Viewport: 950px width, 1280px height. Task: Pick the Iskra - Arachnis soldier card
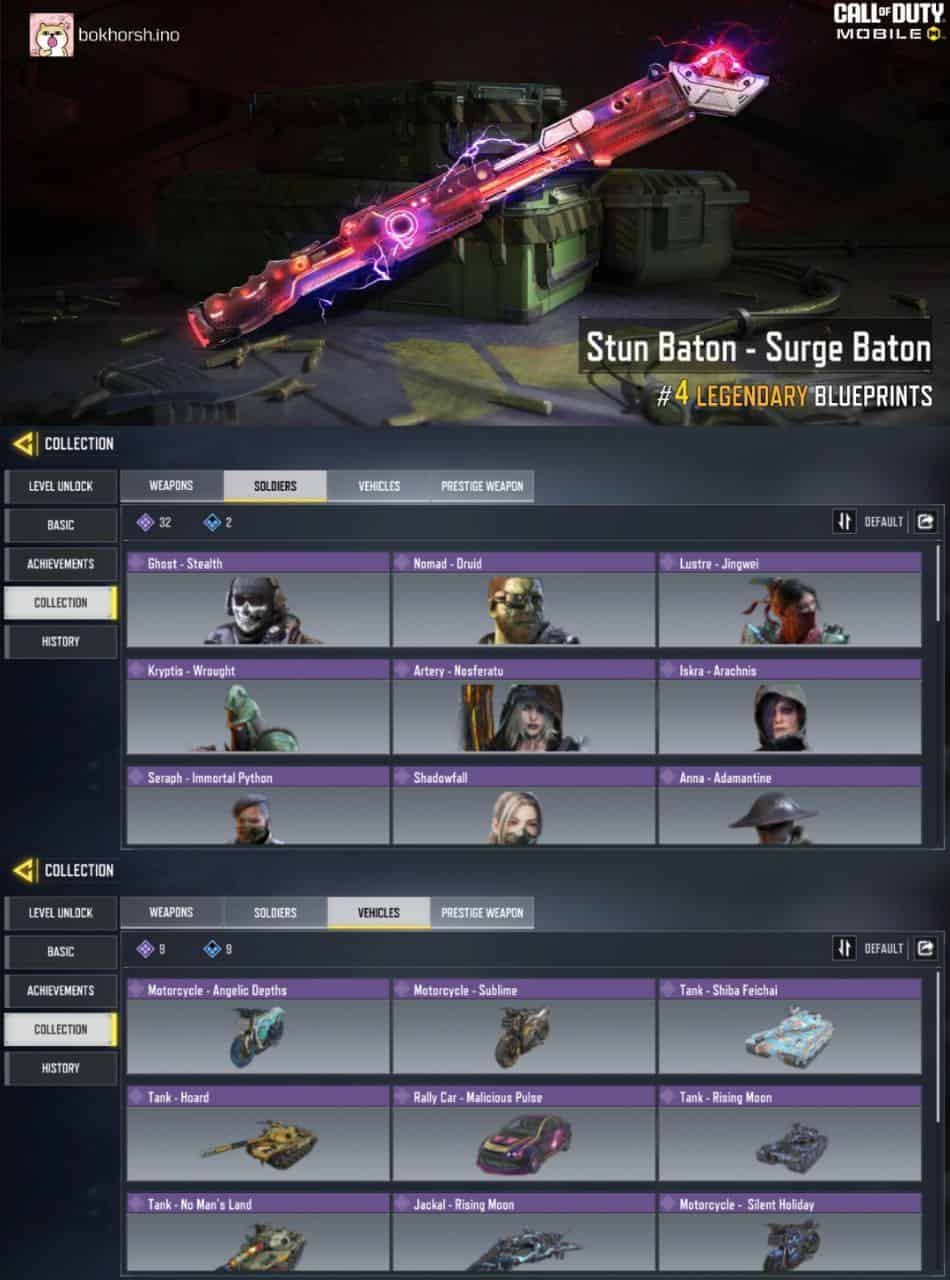point(789,707)
